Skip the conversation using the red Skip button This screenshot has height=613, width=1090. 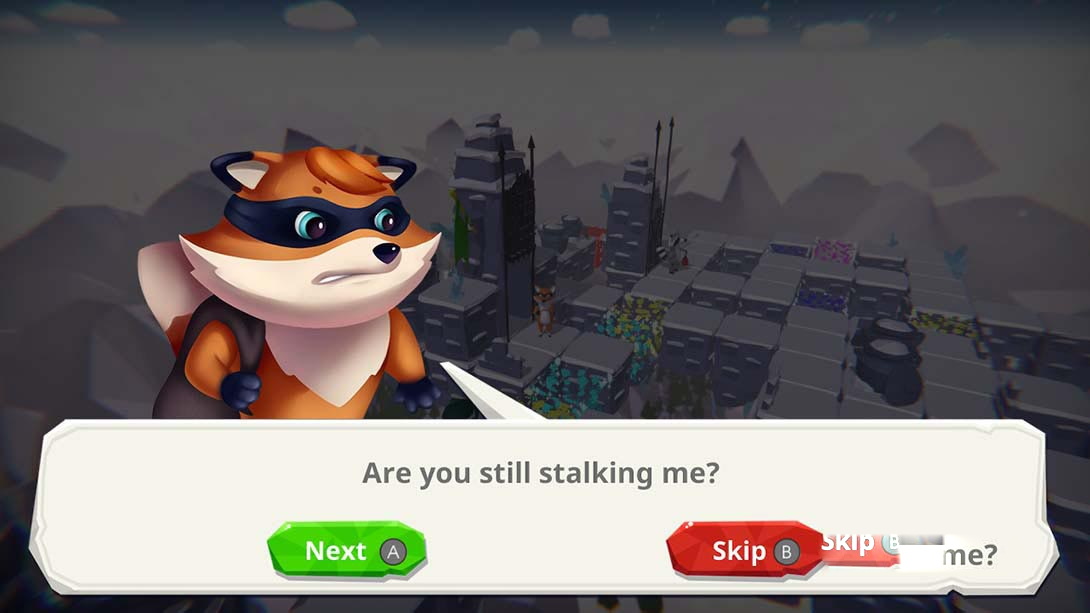(x=745, y=551)
